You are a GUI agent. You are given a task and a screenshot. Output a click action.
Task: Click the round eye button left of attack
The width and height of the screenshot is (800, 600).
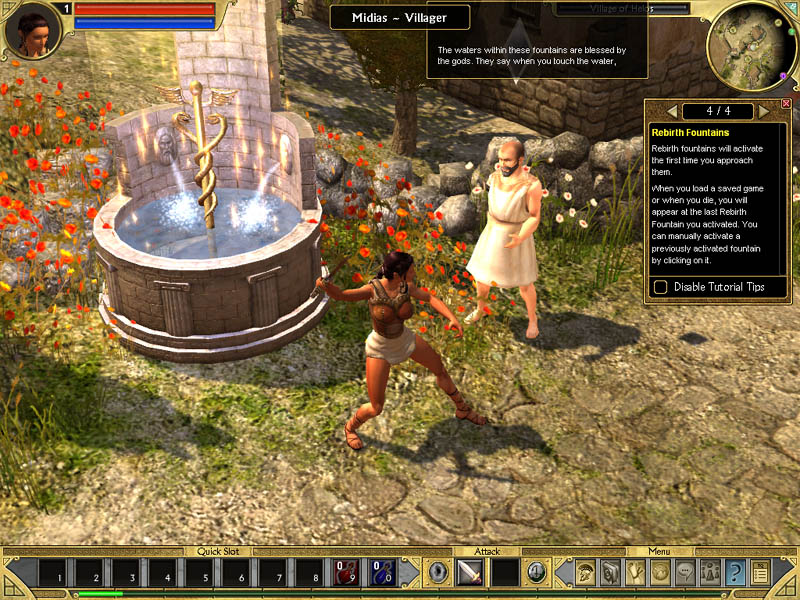click(438, 573)
